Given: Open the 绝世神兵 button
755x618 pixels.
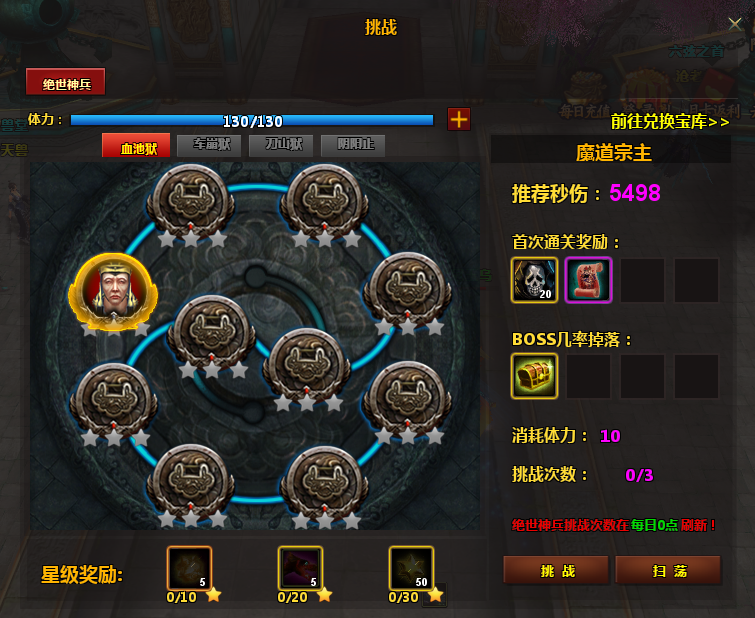Looking at the screenshot, I should point(66,82).
